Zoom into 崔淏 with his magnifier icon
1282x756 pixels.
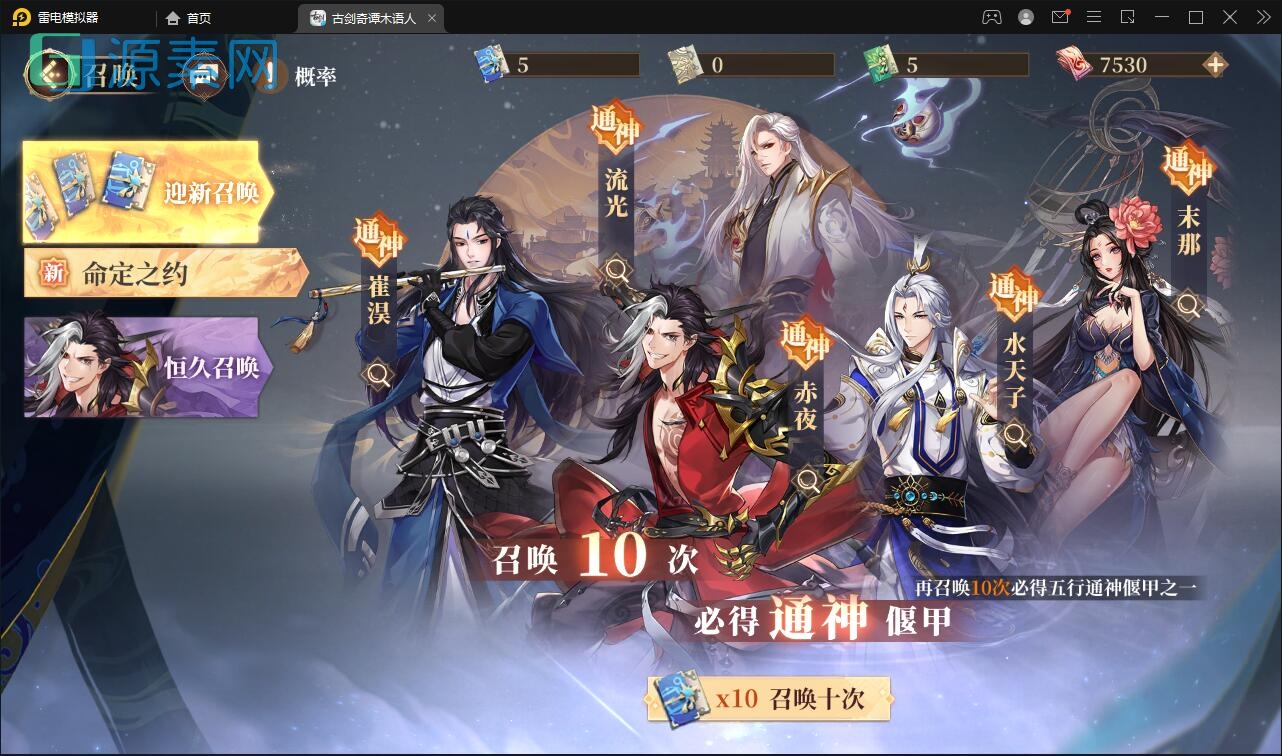tap(377, 372)
